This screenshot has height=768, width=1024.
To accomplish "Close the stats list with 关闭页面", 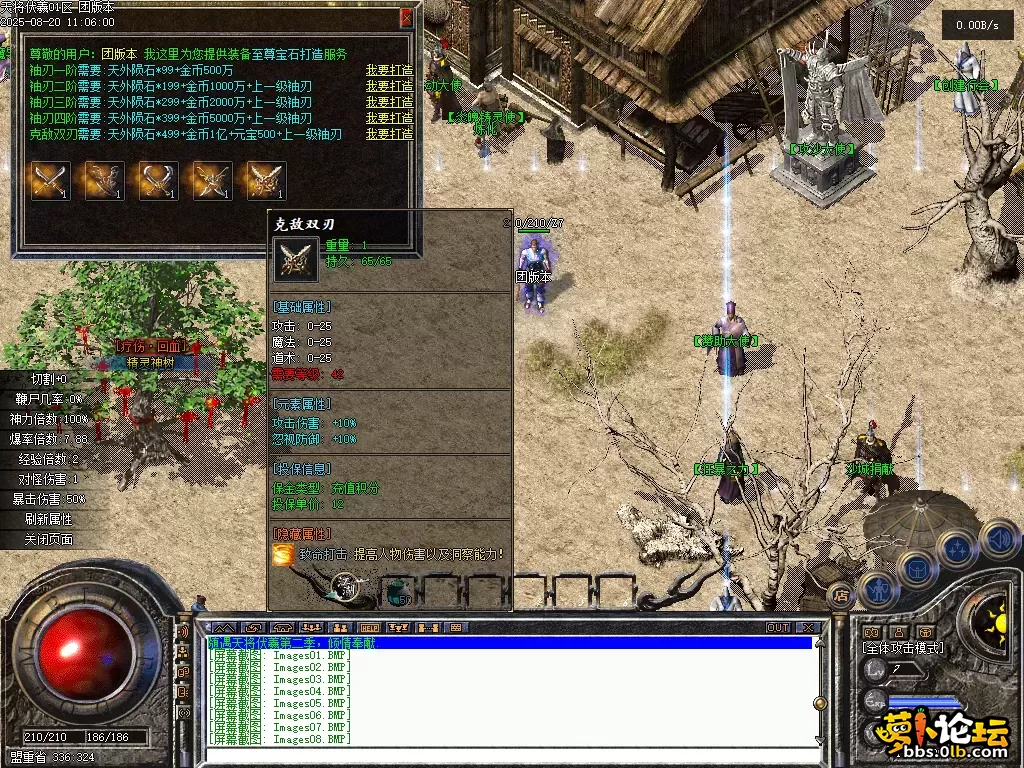I will click(x=50, y=539).
